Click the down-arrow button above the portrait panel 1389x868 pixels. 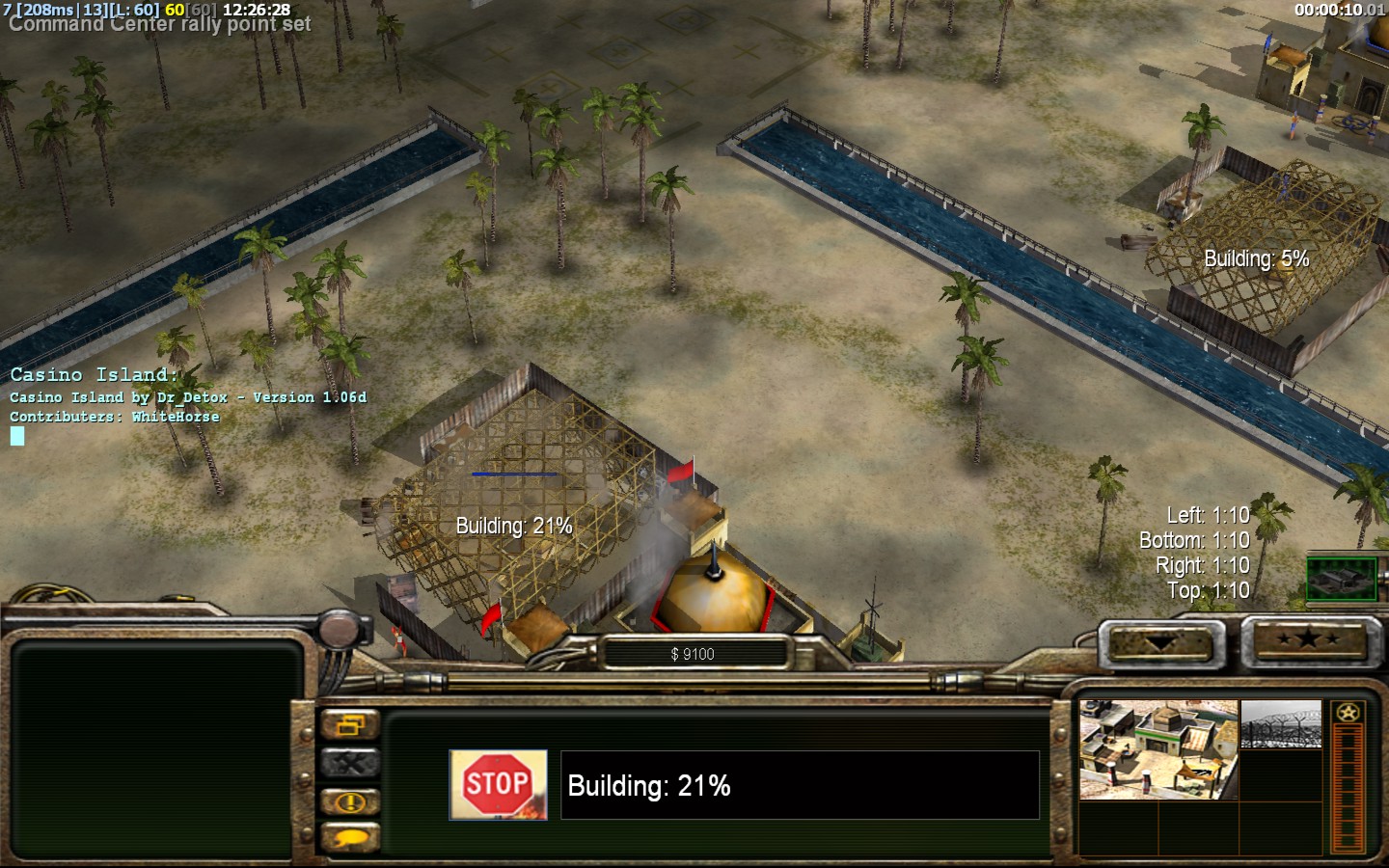(x=1160, y=642)
